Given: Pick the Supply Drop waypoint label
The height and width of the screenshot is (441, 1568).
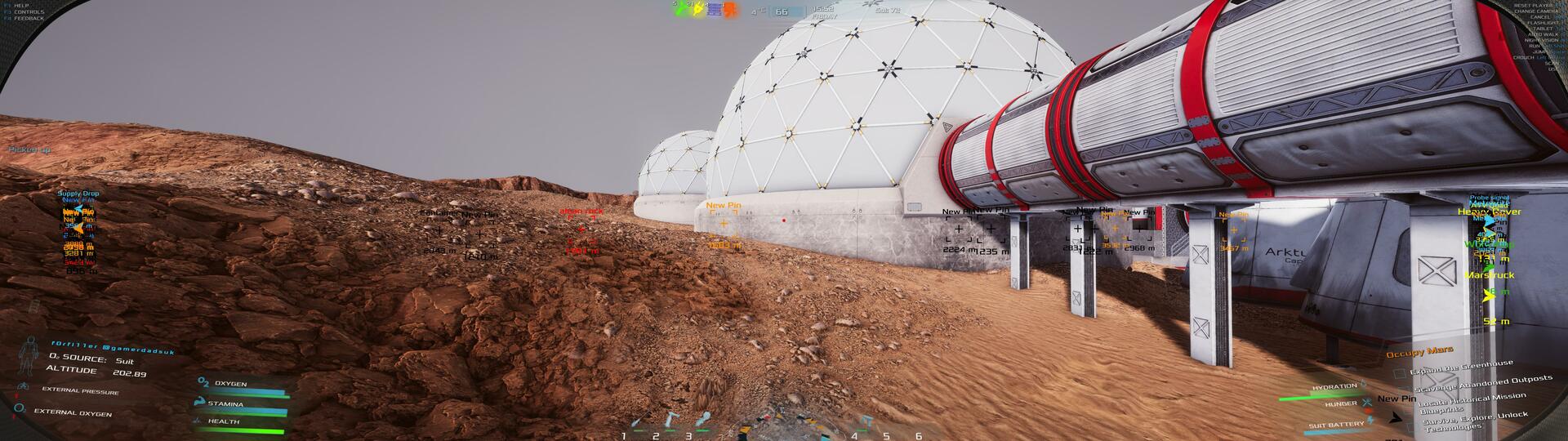Looking at the screenshot, I should [78, 194].
